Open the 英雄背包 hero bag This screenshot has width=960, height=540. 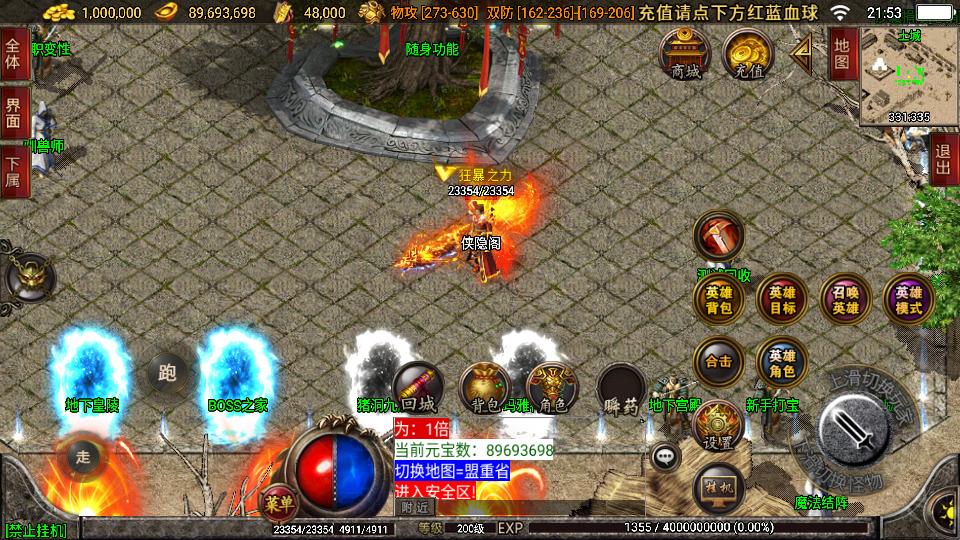719,300
